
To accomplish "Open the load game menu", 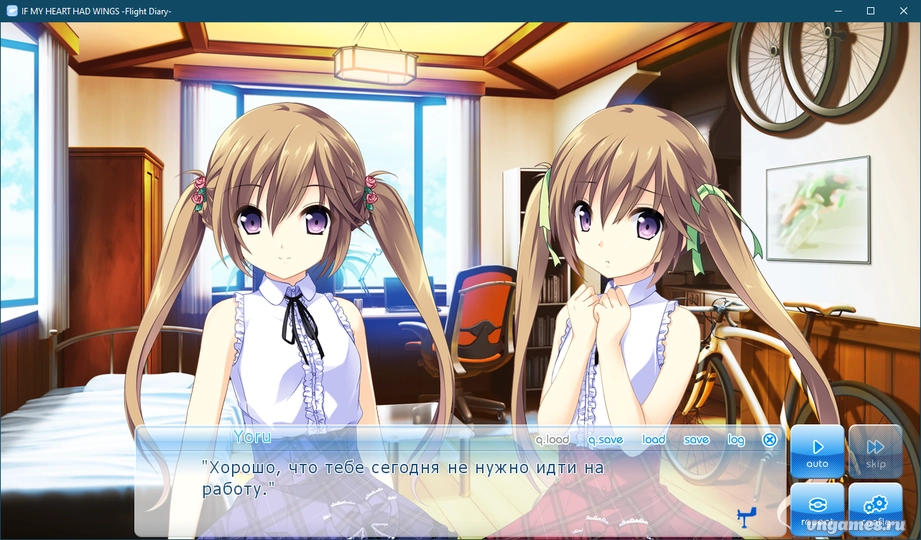I will click(653, 440).
